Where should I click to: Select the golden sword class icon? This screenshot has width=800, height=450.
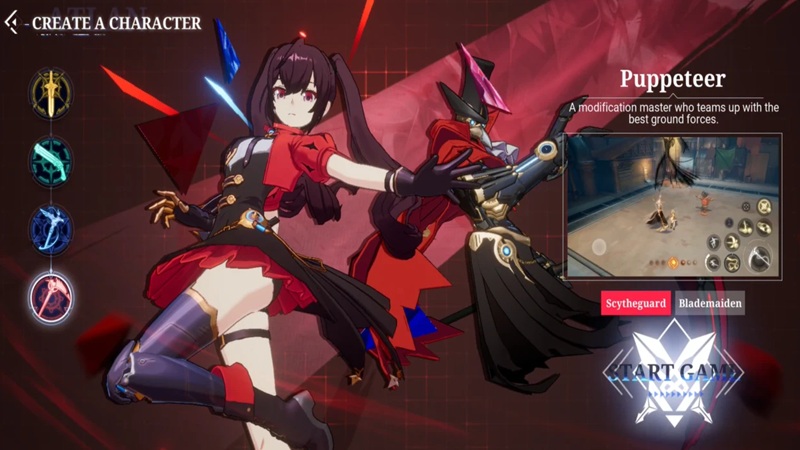coord(50,92)
